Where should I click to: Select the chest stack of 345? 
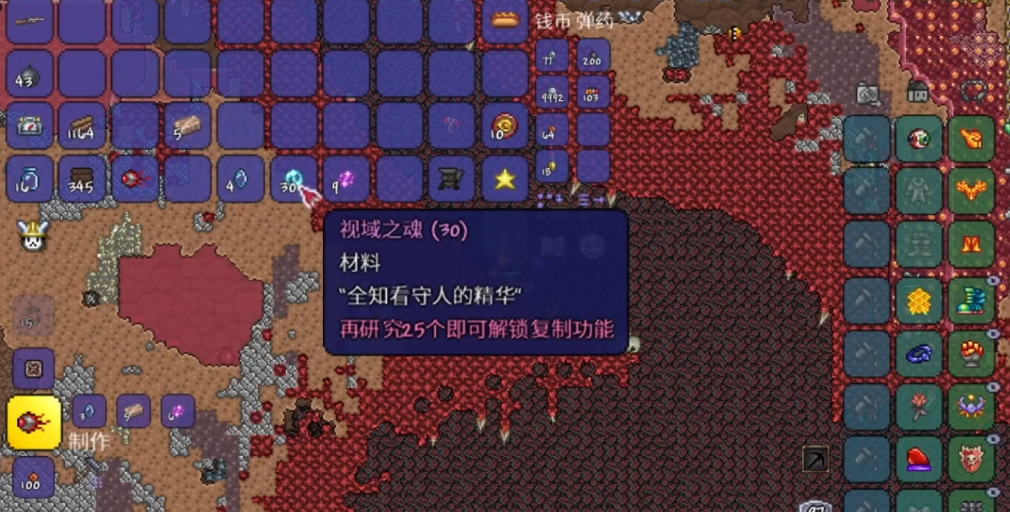82,180
